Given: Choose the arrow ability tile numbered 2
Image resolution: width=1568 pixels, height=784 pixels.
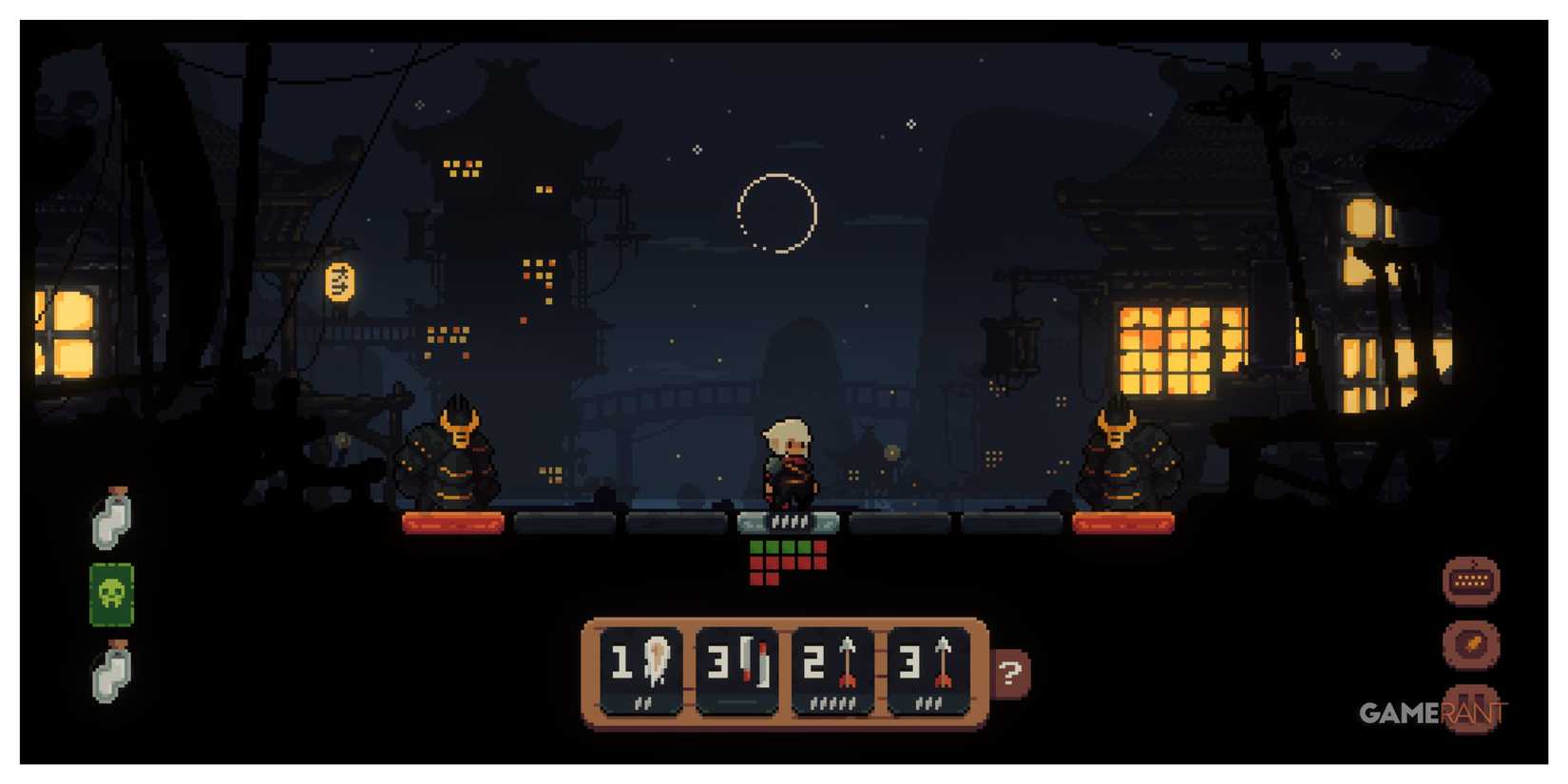Looking at the screenshot, I should 834,670.
